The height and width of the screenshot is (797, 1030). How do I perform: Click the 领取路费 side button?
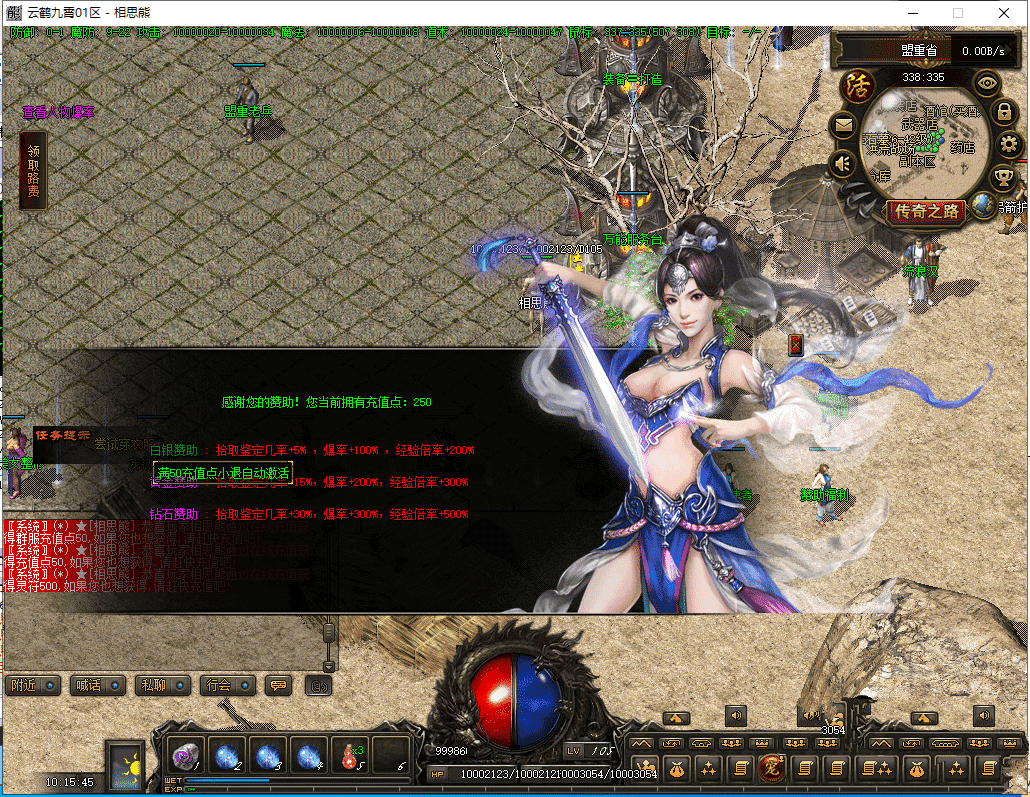tap(33, 171)
